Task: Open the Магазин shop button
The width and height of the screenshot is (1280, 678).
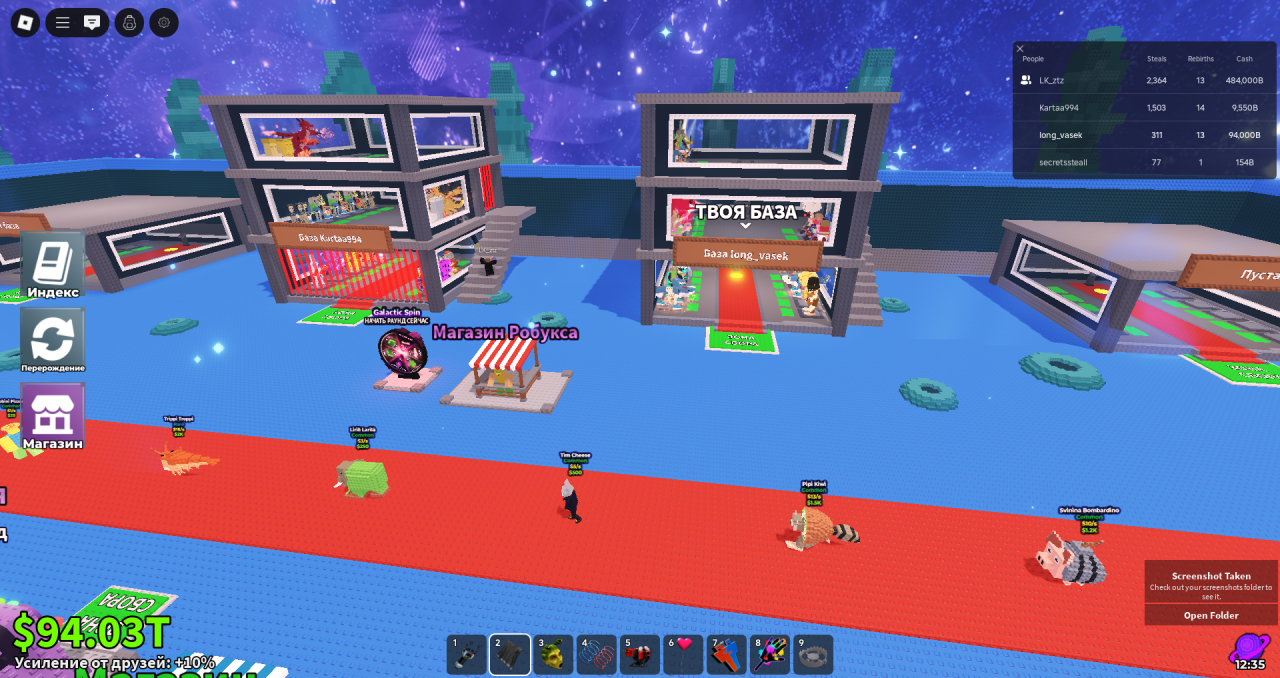Action: coord(52,415)
